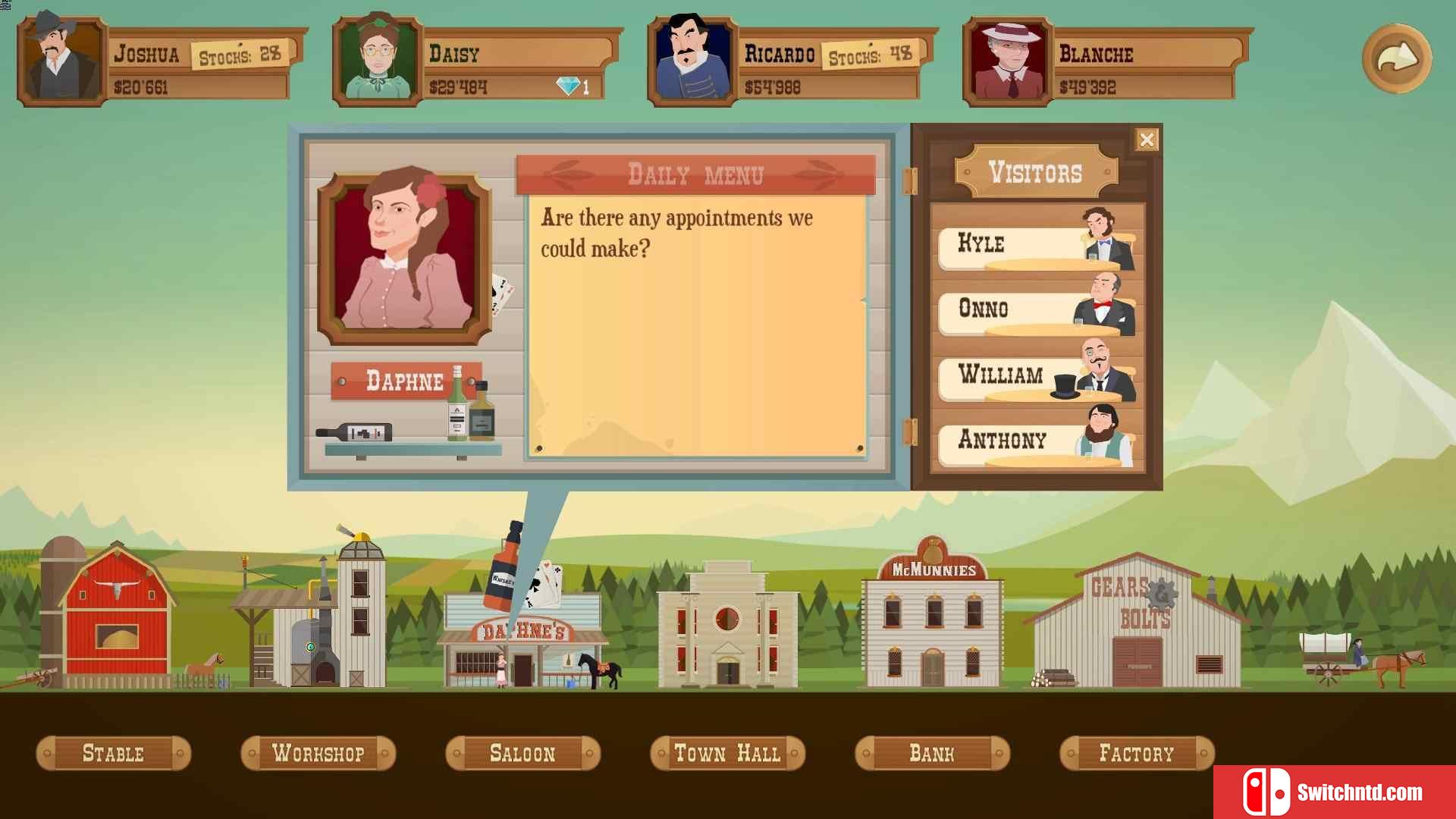Pick William from the visitors list
Viewport: 1456px width, 819px height.
coord(1036,376)
